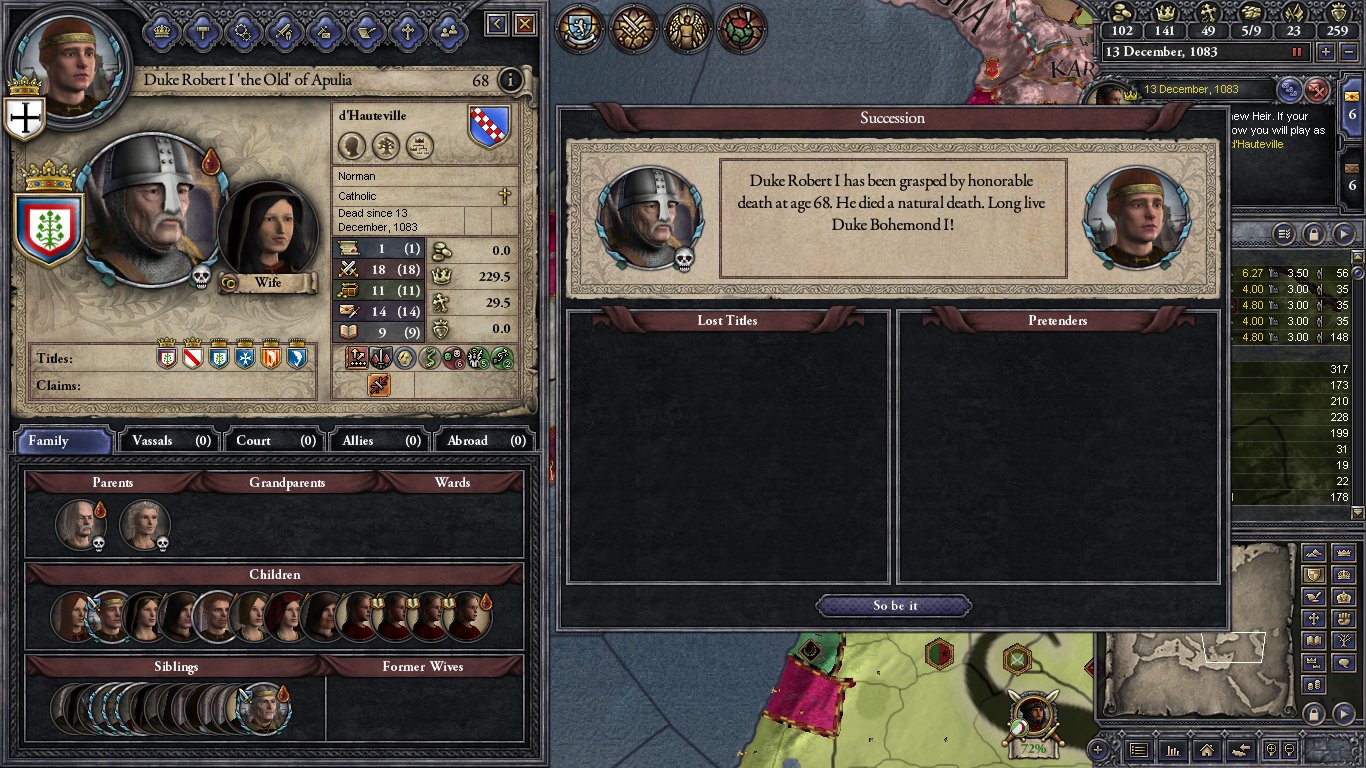Close the character panel with the X
Image resolution: width=1366 pixels, height=768 pixels.
pyautogui.click(x=524, y=24)
